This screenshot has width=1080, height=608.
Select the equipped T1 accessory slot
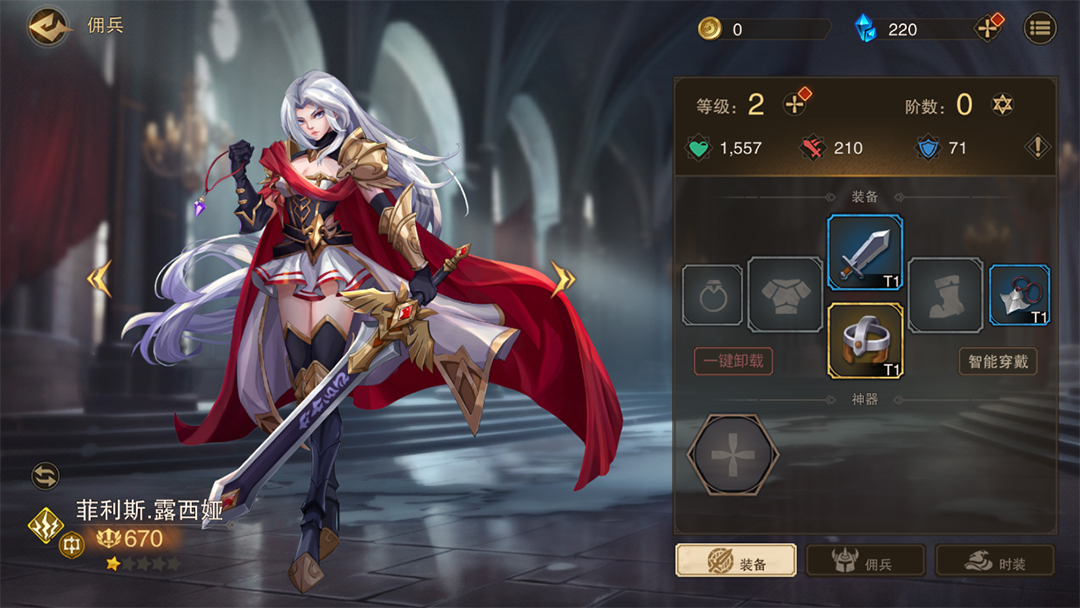click(1019, 295)
